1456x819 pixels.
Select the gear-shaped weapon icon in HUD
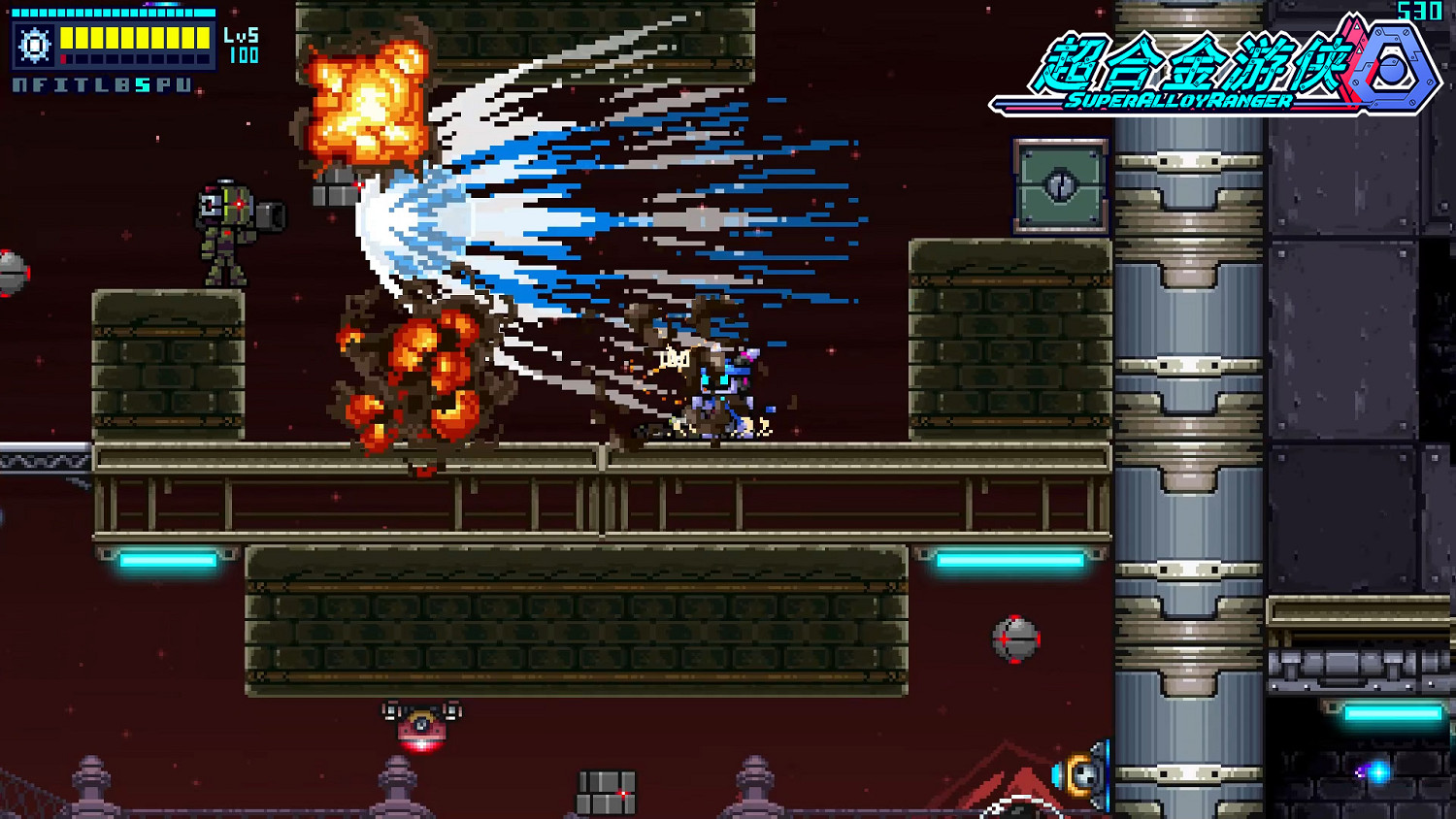(34, 45)
